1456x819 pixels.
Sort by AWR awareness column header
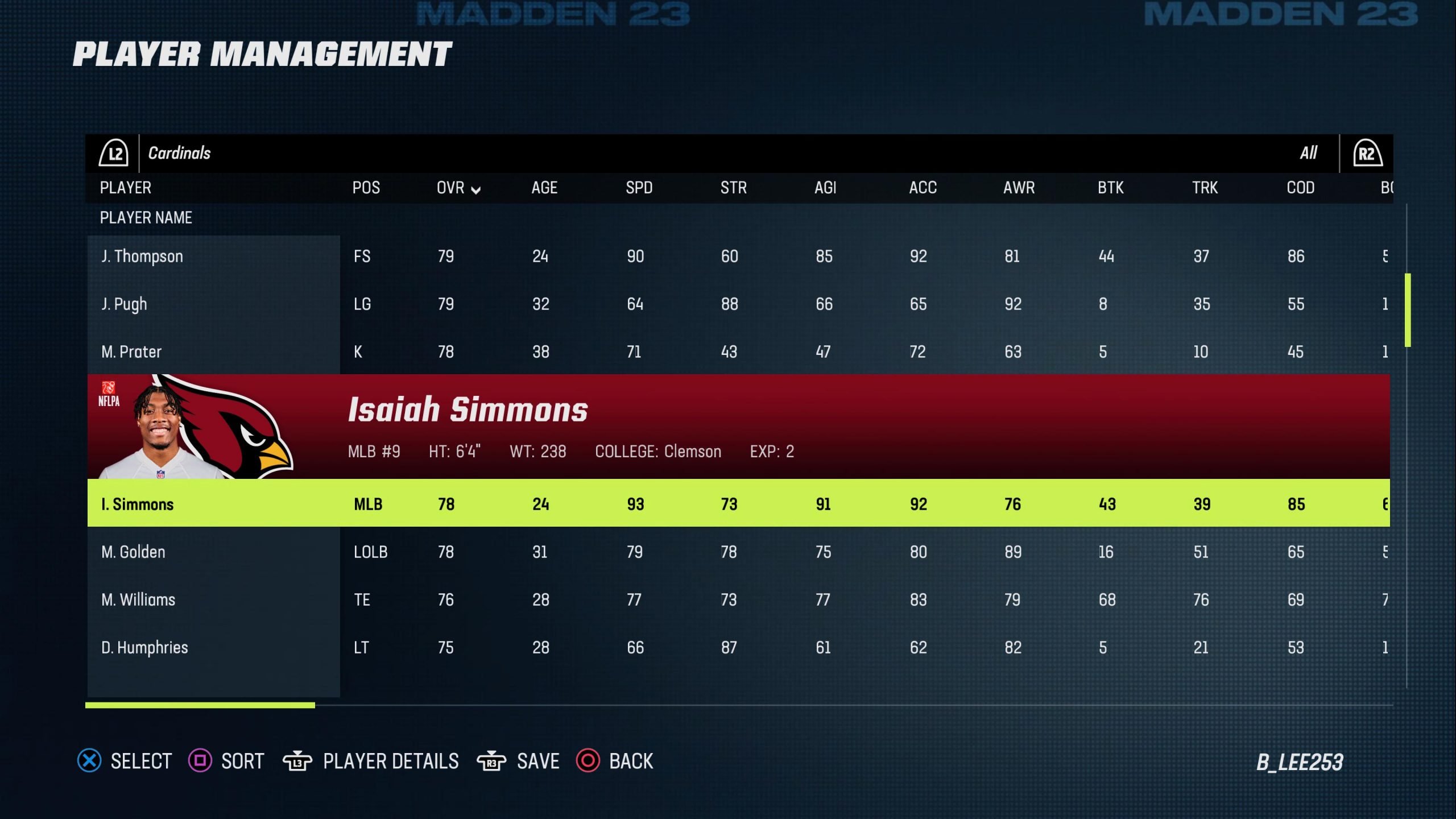[x=1019, y=188]
